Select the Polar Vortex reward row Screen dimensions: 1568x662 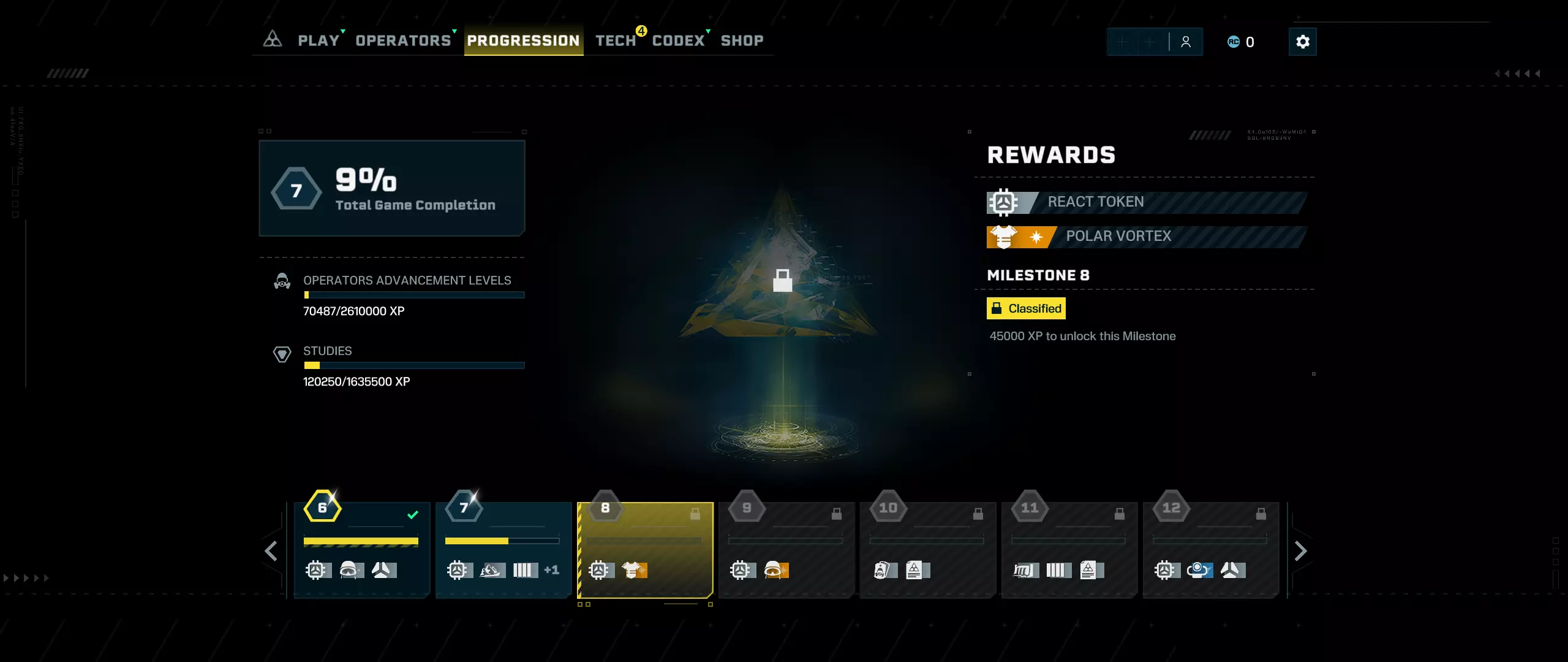[x=1145, y=237]
